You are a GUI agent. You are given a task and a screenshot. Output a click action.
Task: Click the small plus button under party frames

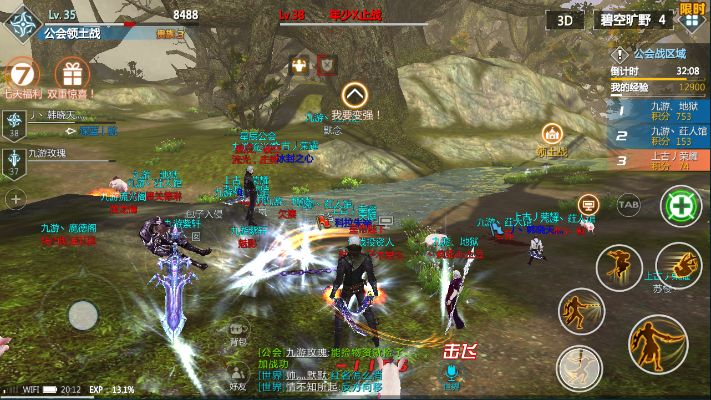pyautogui.click(x=15, y=200)
